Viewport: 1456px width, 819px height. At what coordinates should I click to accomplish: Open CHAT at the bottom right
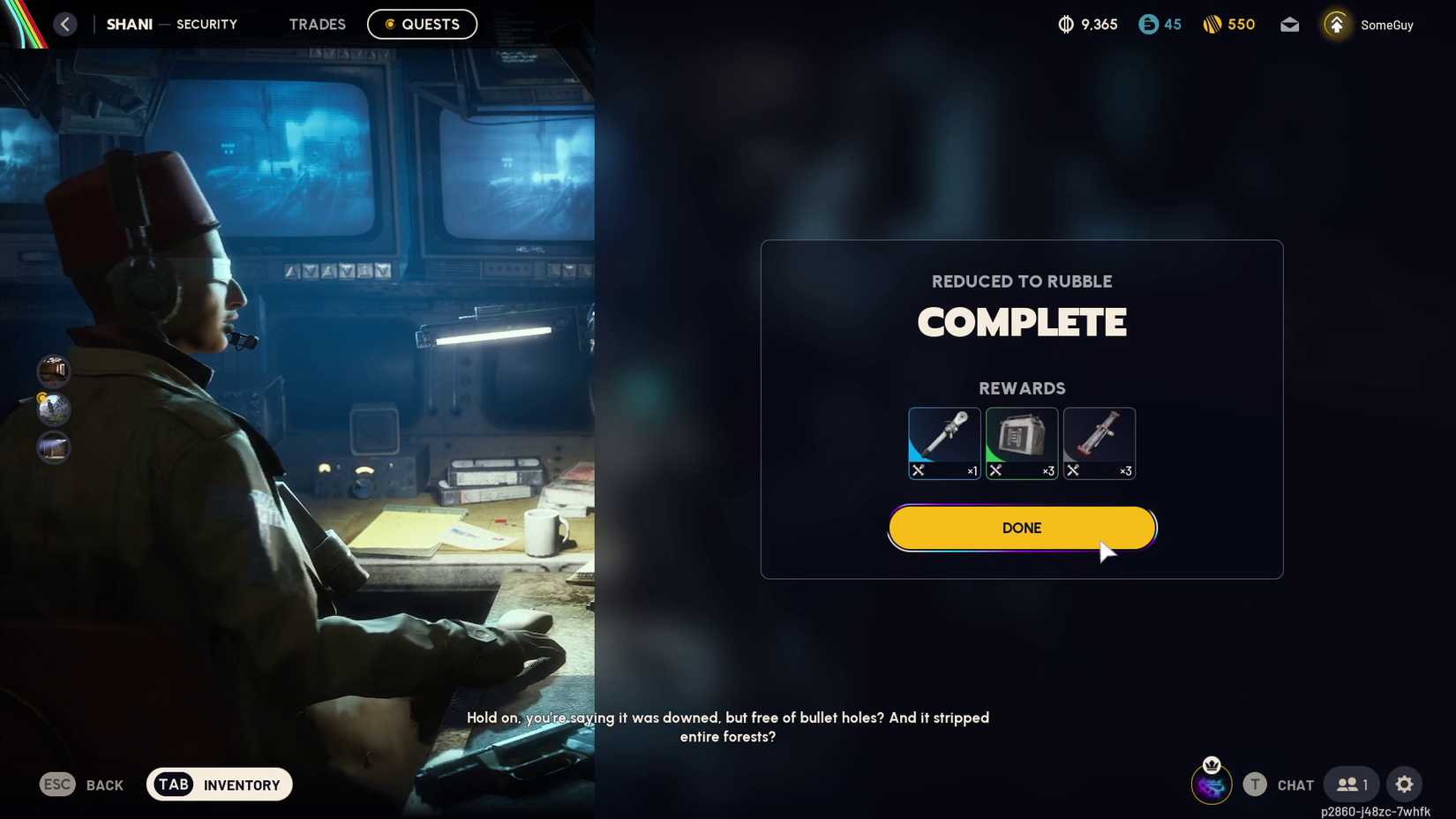[1295, 784]
